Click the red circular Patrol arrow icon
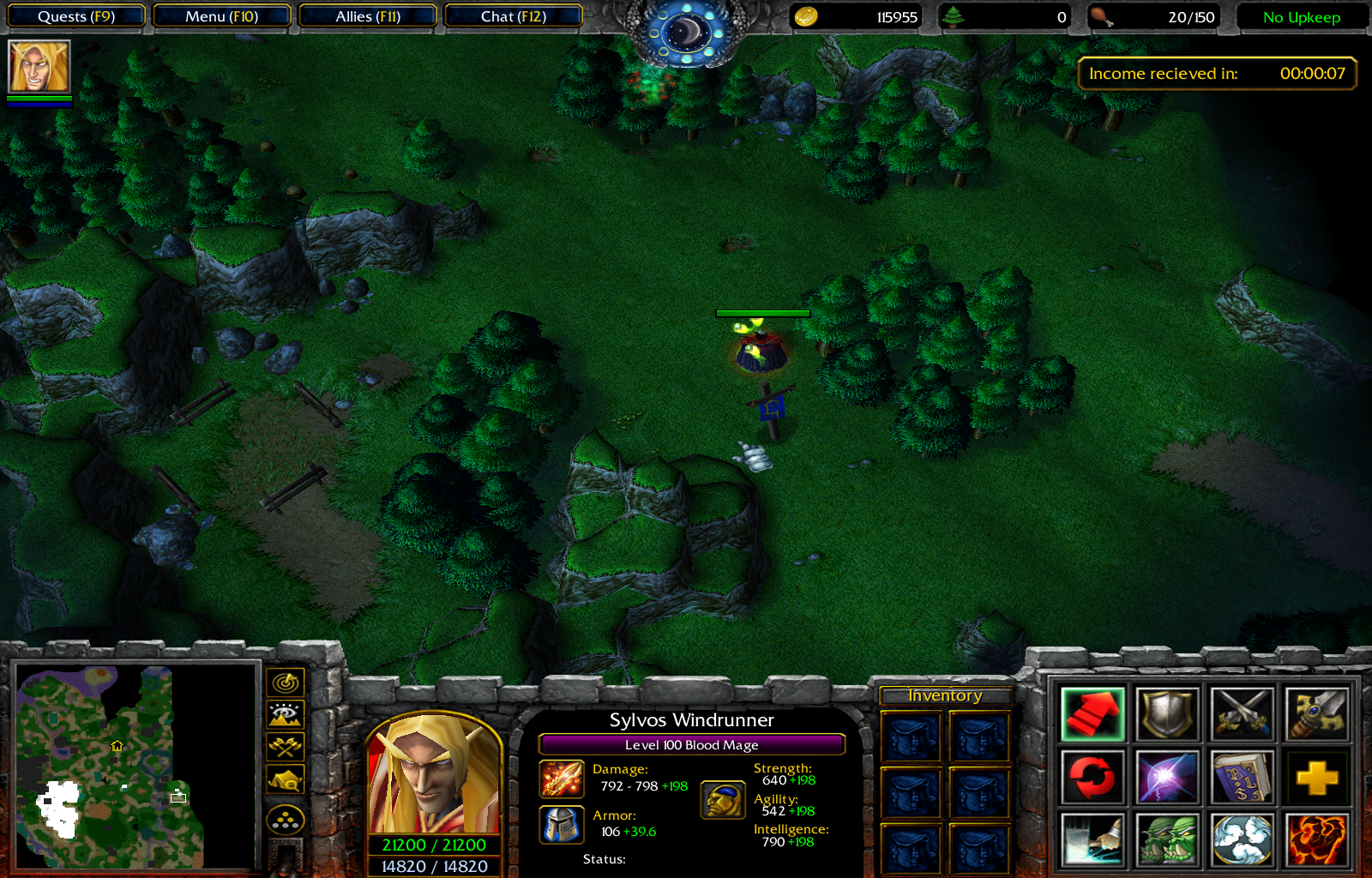 1092,776
